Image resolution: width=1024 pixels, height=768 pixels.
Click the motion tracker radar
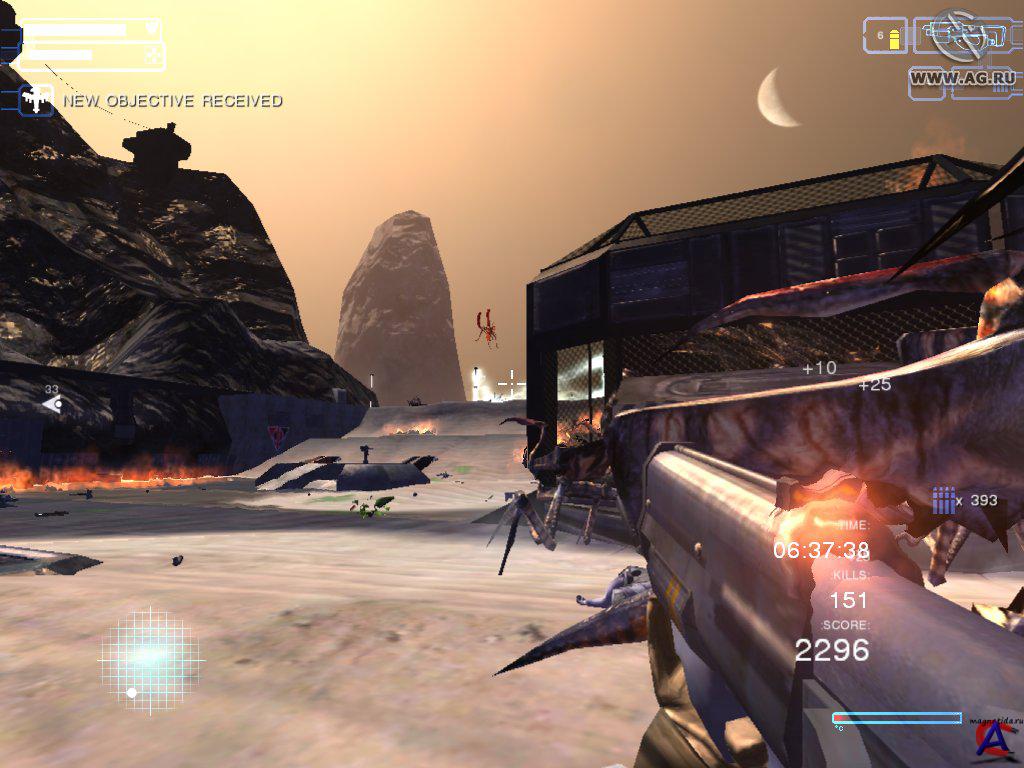(150, 659)
